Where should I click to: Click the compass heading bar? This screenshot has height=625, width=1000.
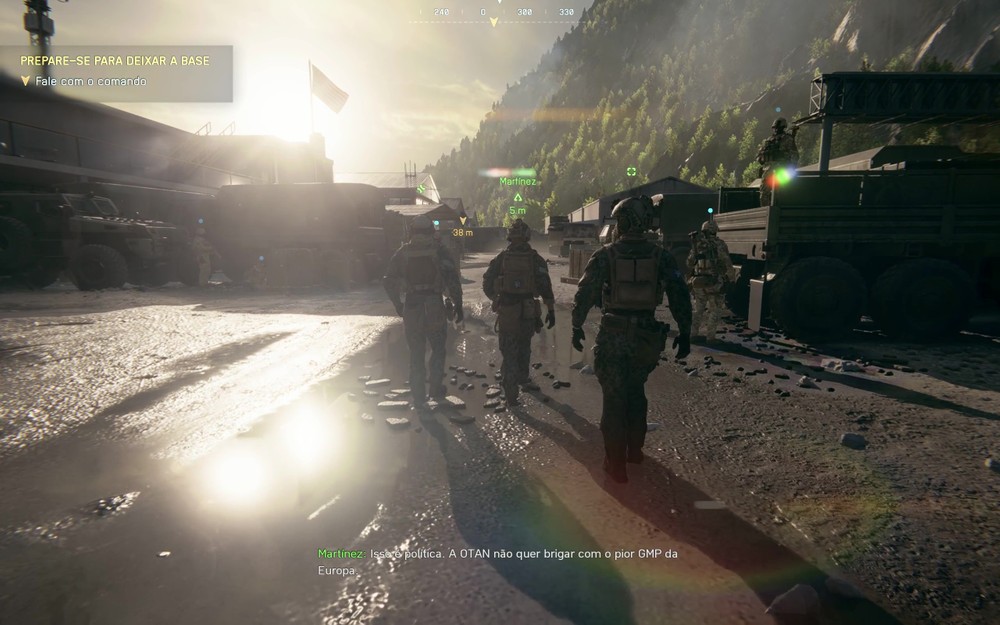coord(492,13)
